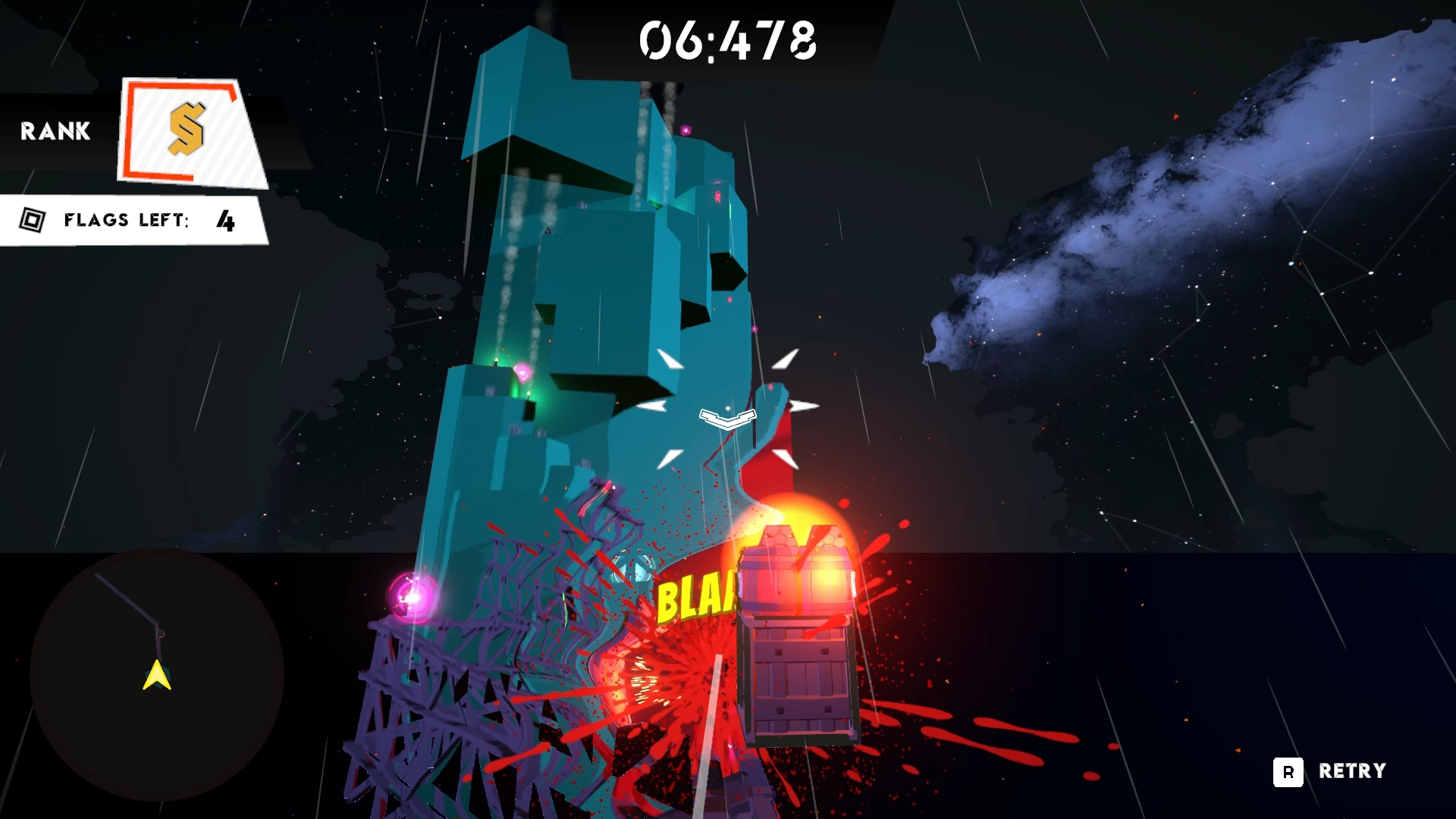Click the RETRY label

[1351, 771]
